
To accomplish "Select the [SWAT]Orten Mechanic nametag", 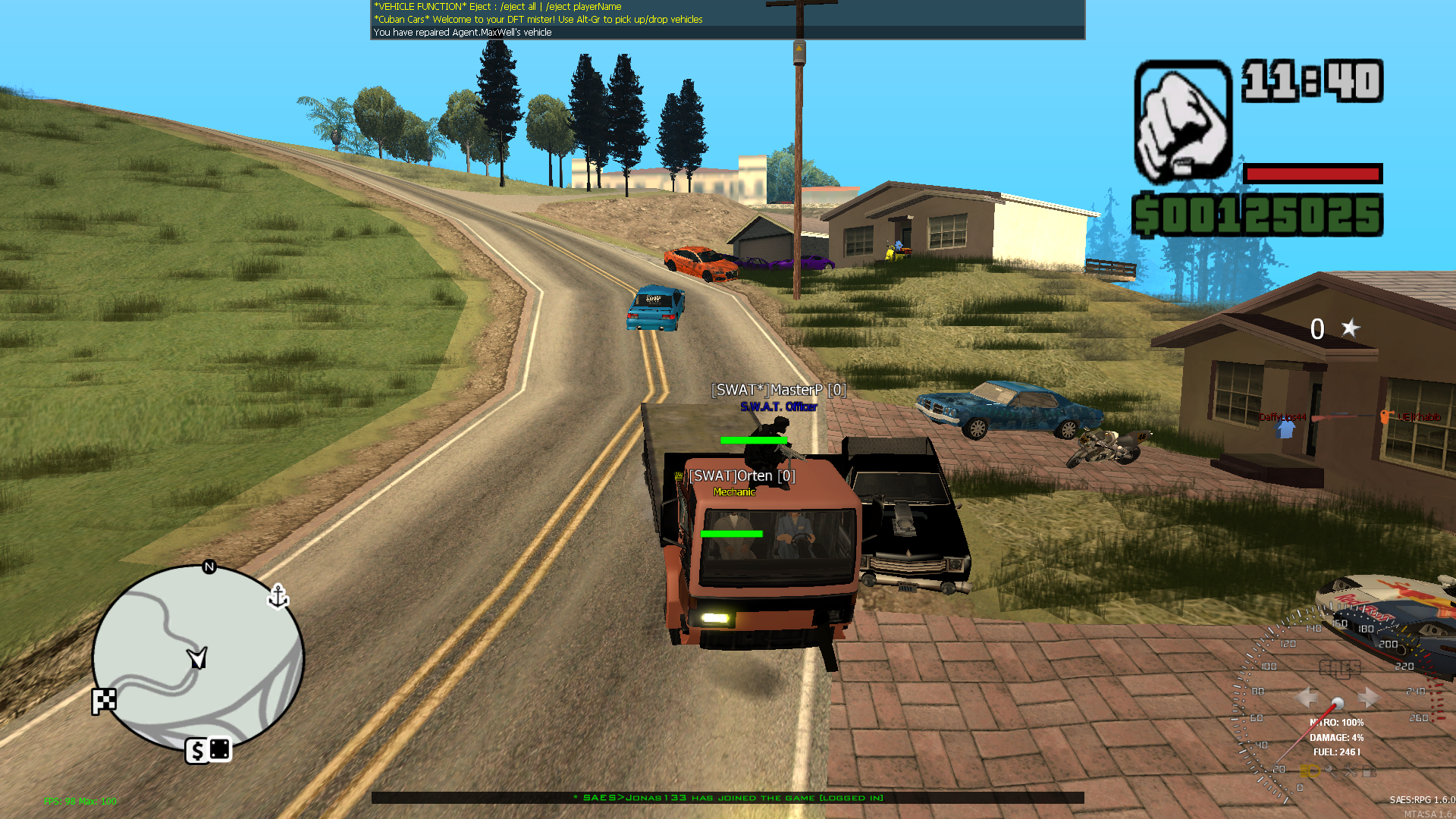I will [x=742, y=475].
